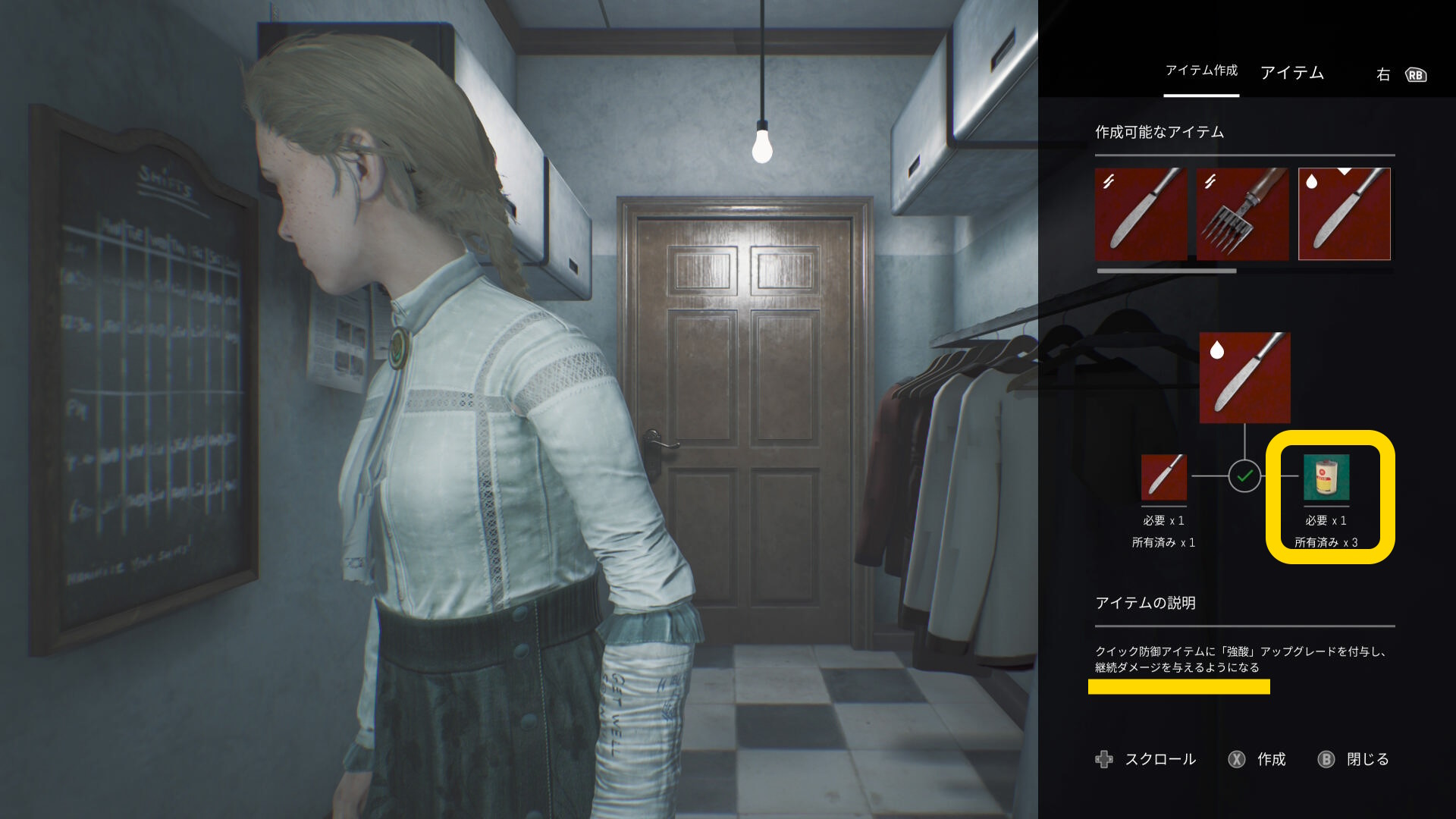Switch to the アイテム作成 crafting tab

pos(1201,71)
